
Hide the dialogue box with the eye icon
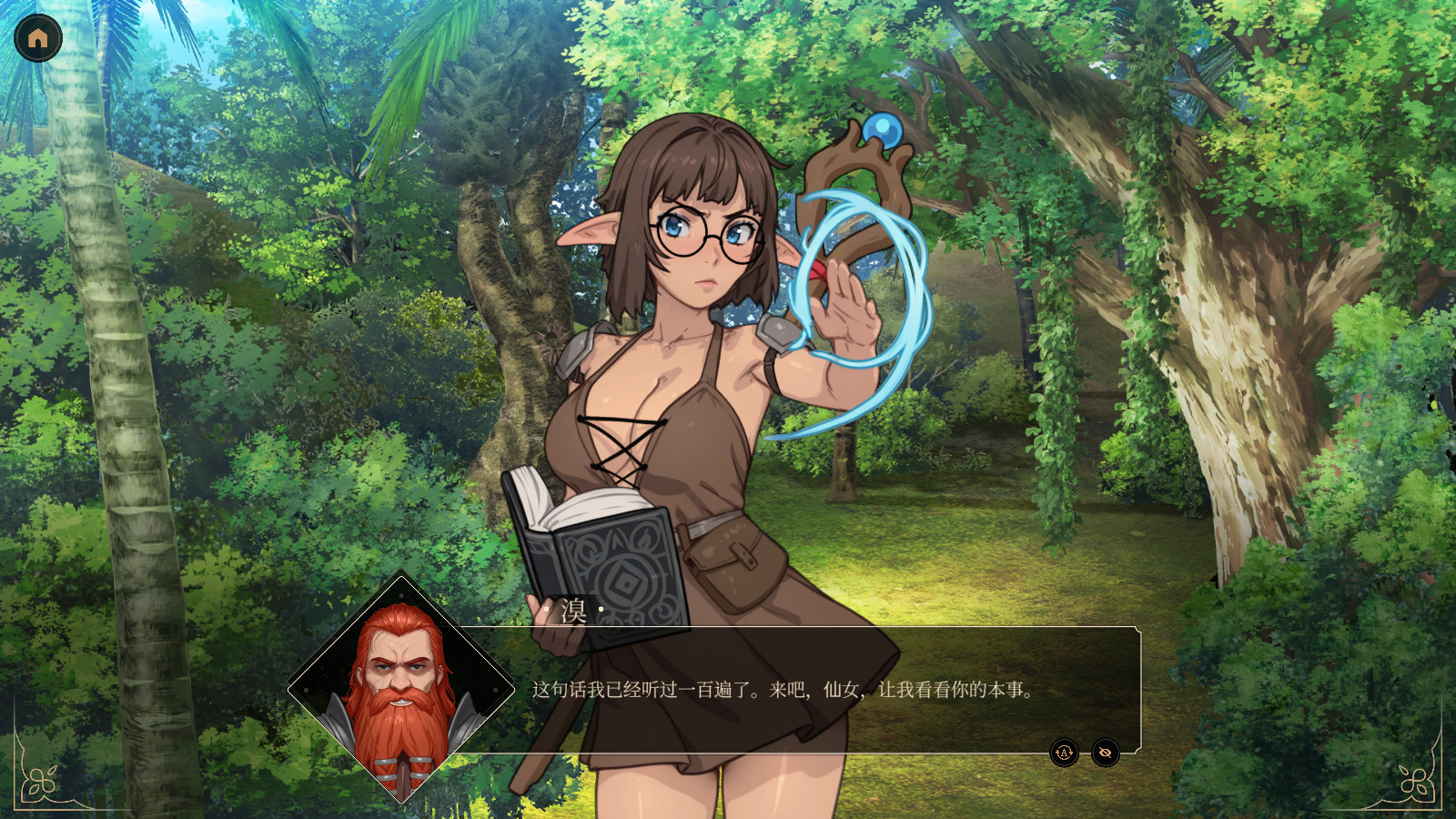tap(1106, 753)
